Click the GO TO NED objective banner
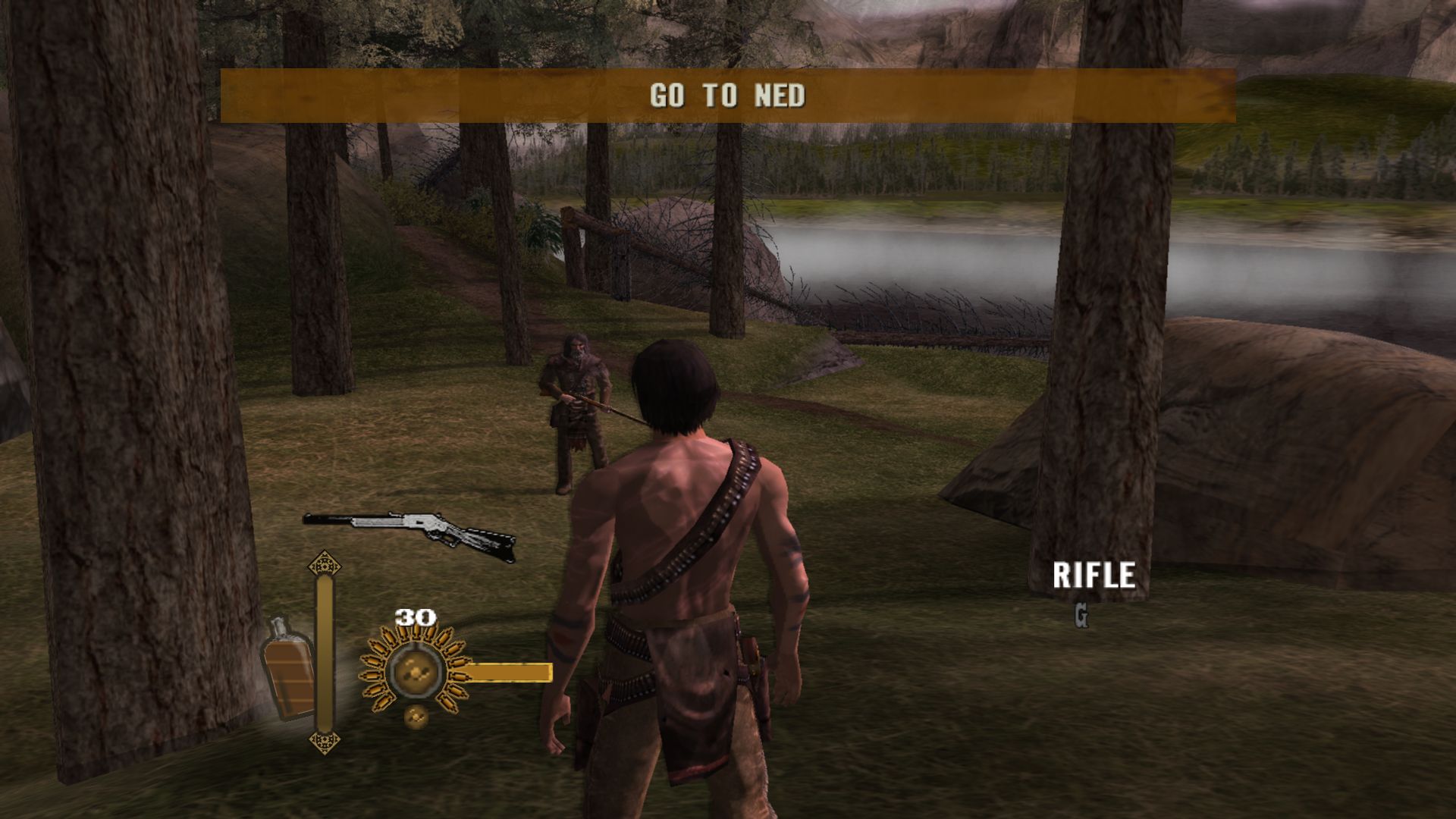The width and height of the screenshot is (1456, 819). click(x=727, y=96)
